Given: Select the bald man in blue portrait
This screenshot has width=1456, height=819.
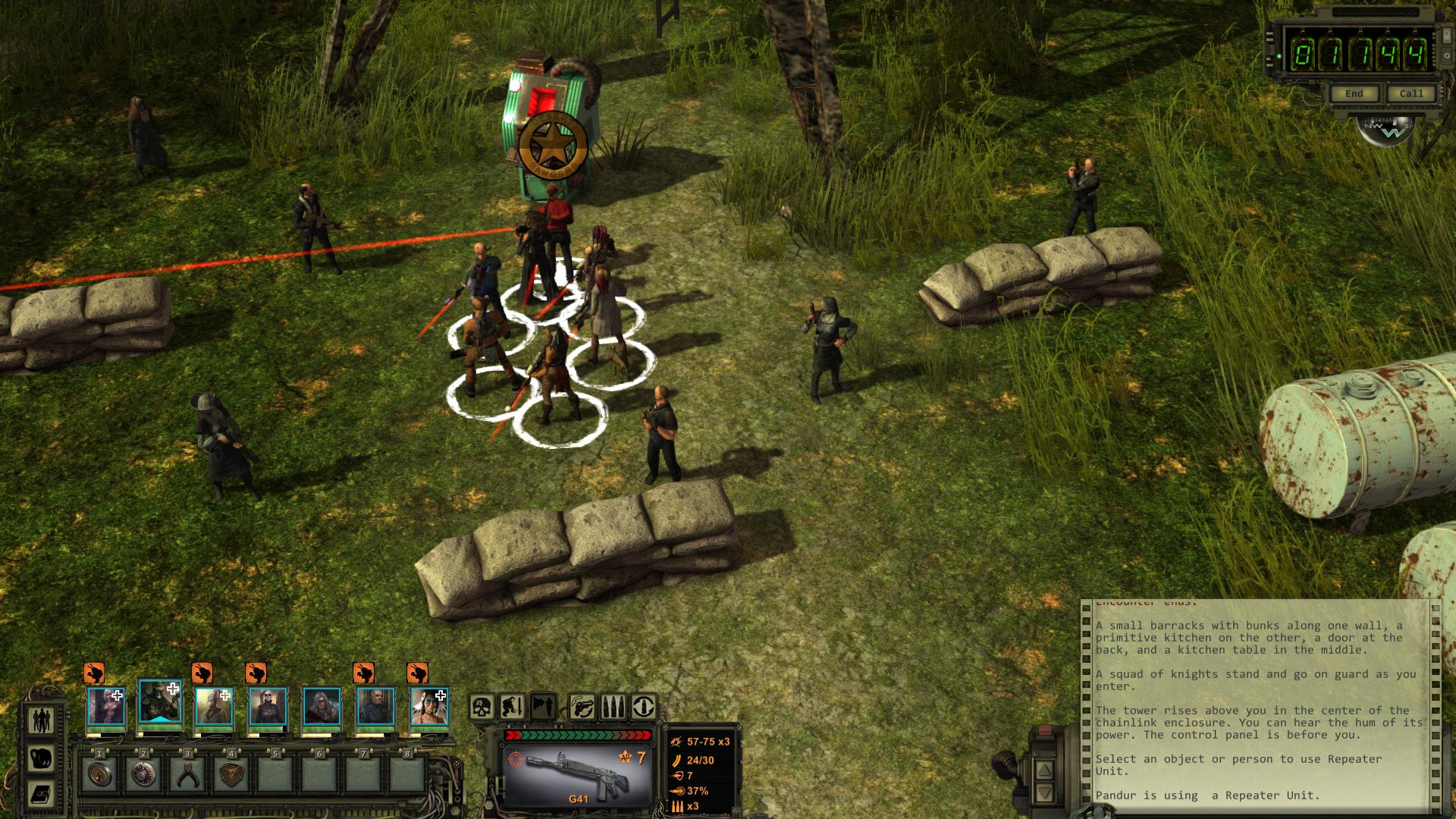Looking at the screenshot, I should [375, 707].
